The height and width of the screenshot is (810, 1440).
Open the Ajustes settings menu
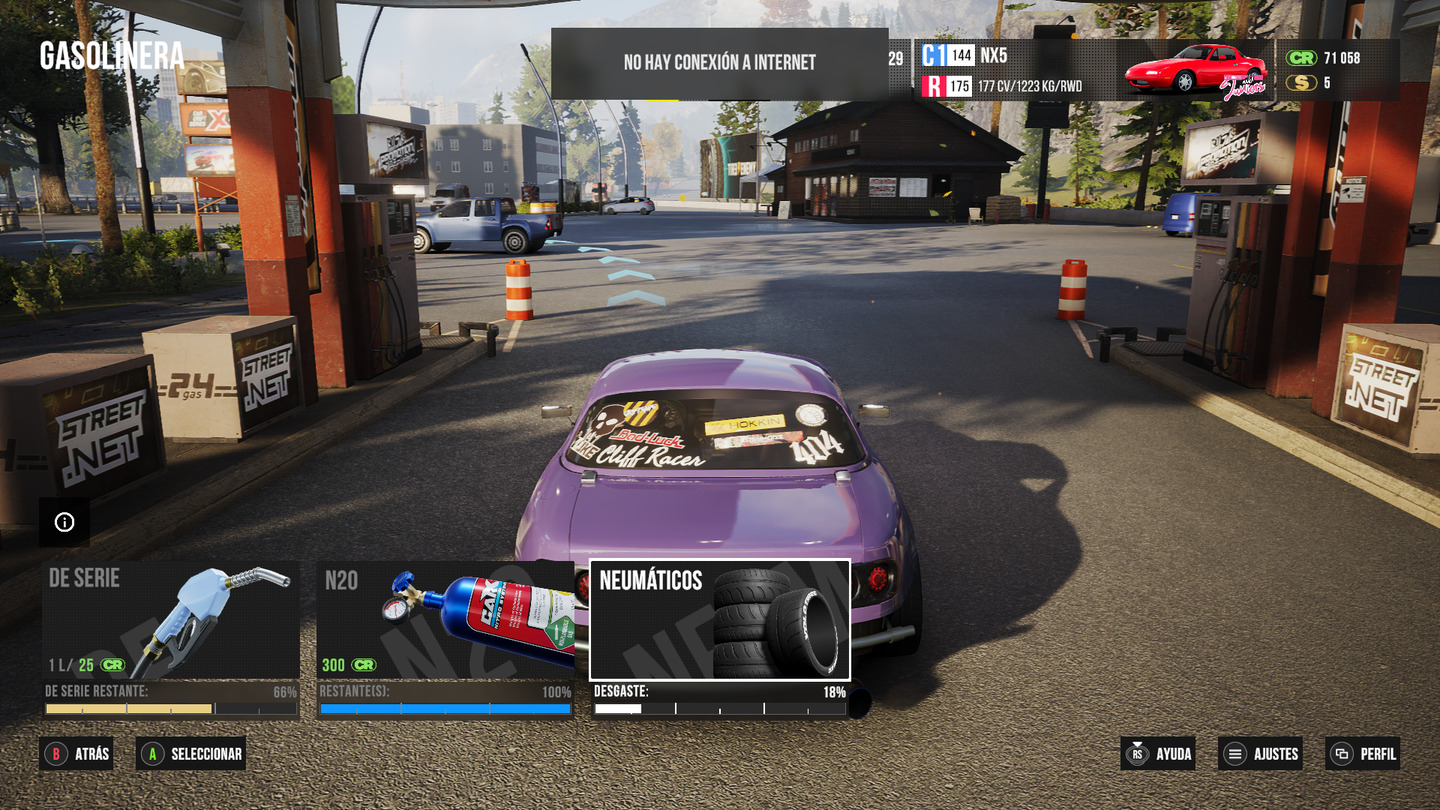click(1261, 754)
